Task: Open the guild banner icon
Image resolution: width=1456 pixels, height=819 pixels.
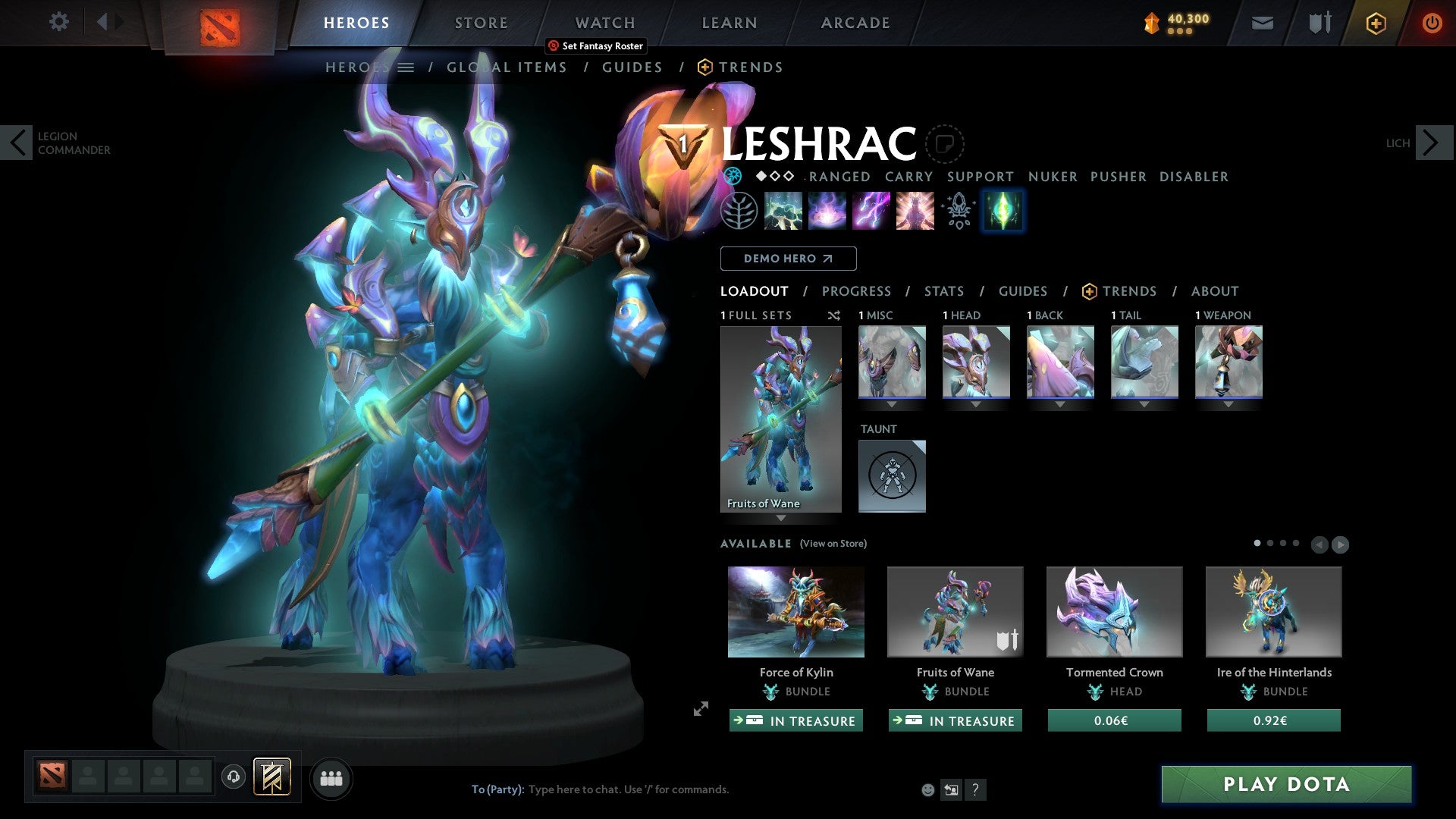Action: (271, 777)
